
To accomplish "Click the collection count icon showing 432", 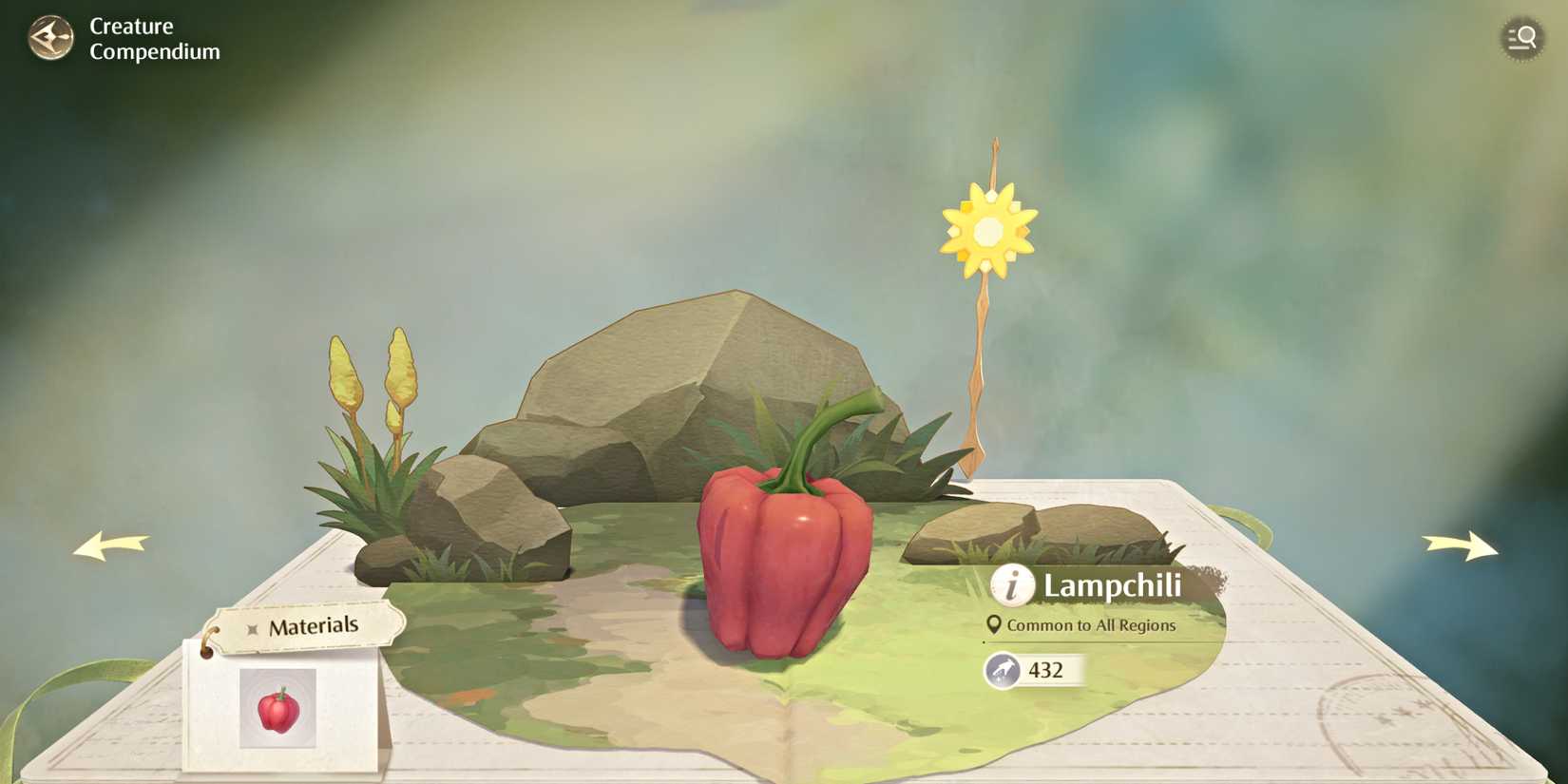I will (1003, 669).
